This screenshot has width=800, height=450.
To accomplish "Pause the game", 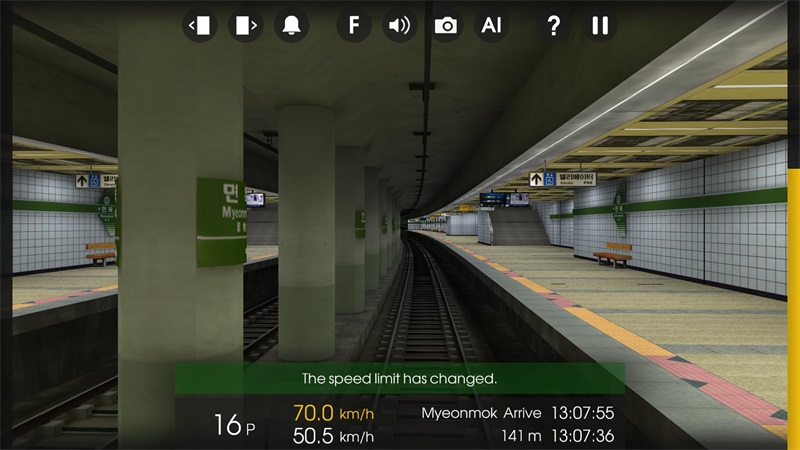I will click(600, 25).
